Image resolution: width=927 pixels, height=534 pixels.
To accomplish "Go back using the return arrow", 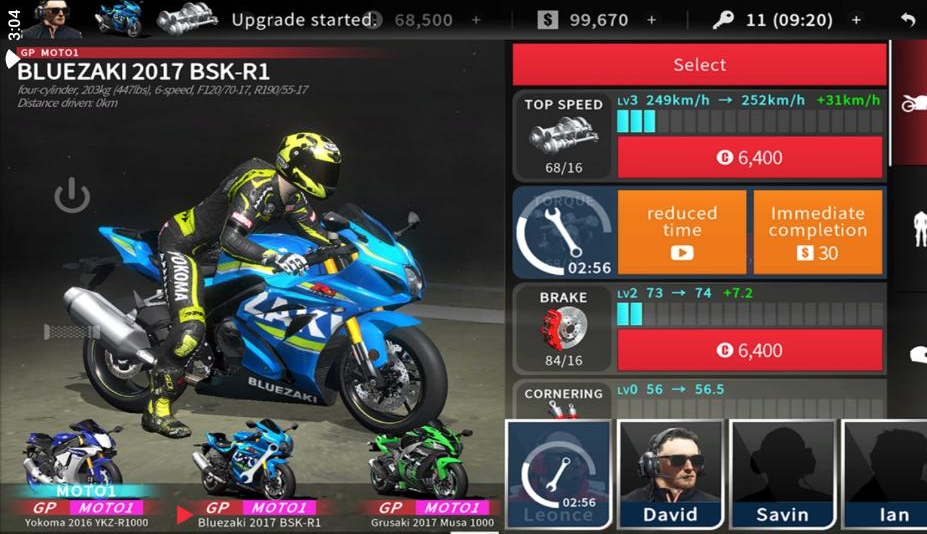I will (x=907, y=20).
